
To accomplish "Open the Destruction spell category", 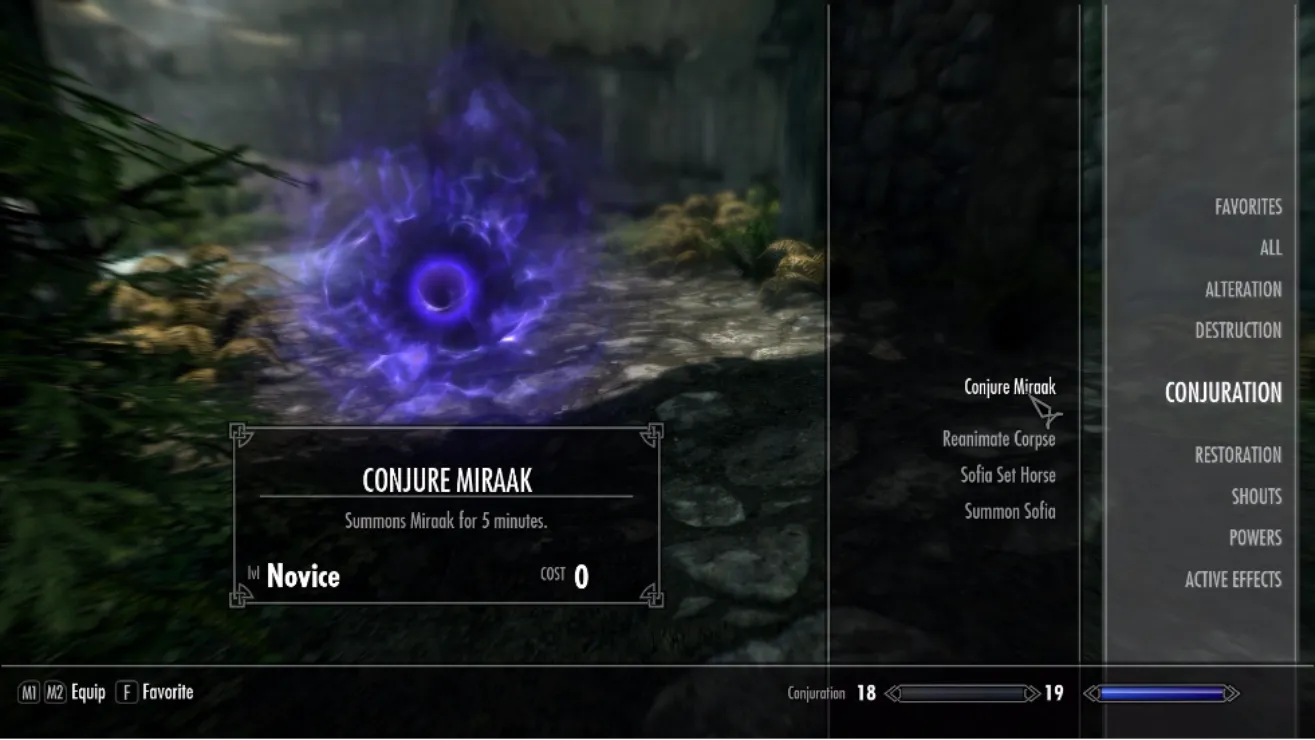I will 1237,330.
